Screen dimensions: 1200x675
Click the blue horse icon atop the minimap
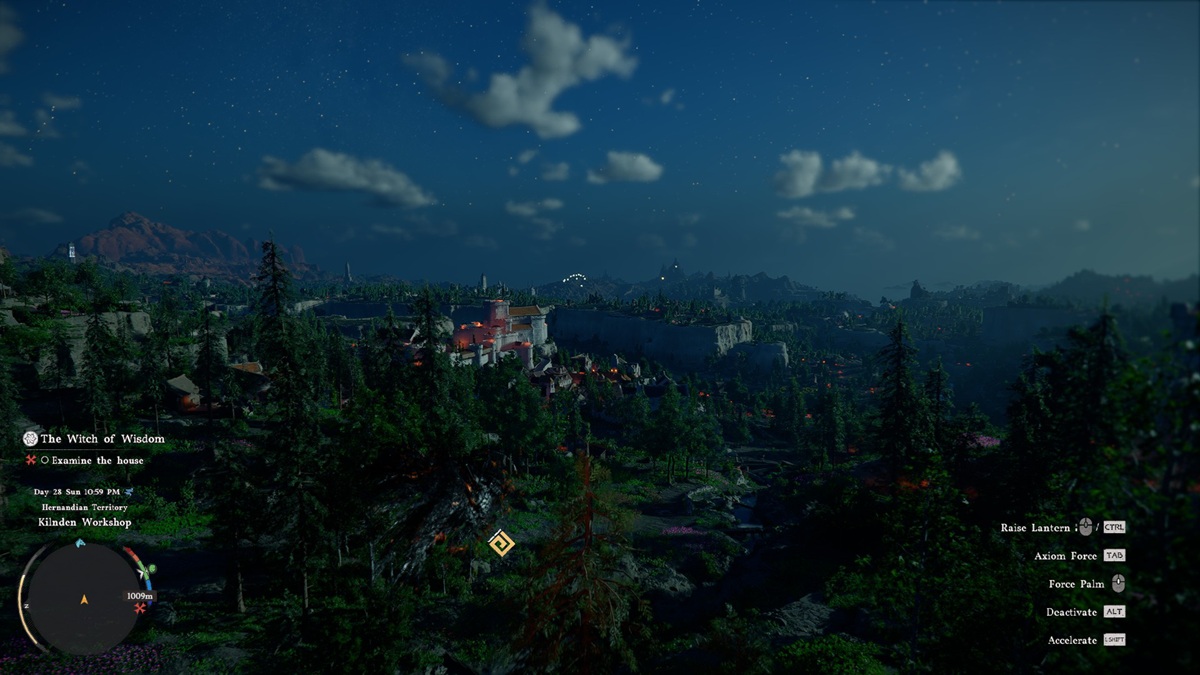80,543
